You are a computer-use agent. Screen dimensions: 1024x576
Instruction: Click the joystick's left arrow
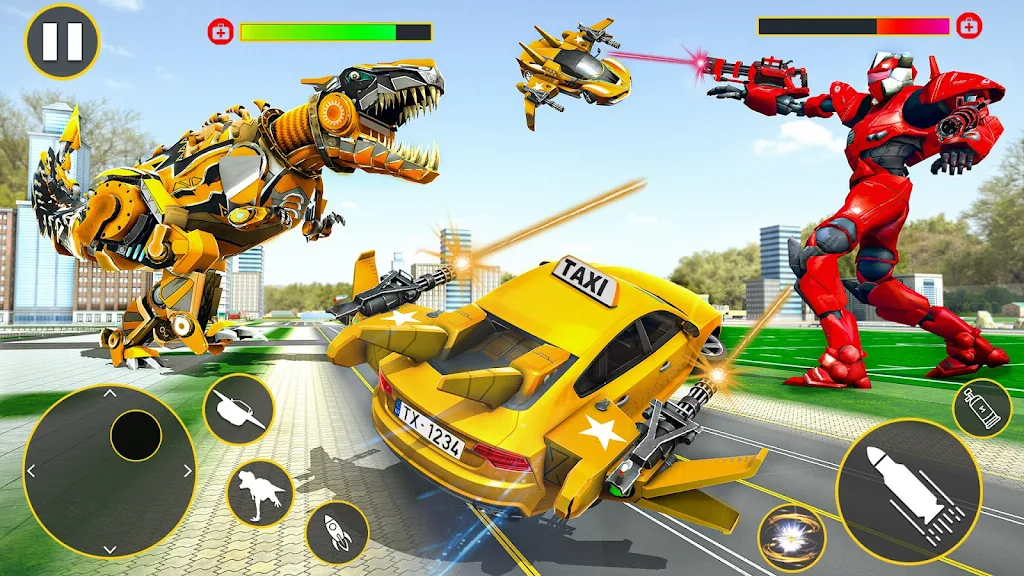[32, 471]
